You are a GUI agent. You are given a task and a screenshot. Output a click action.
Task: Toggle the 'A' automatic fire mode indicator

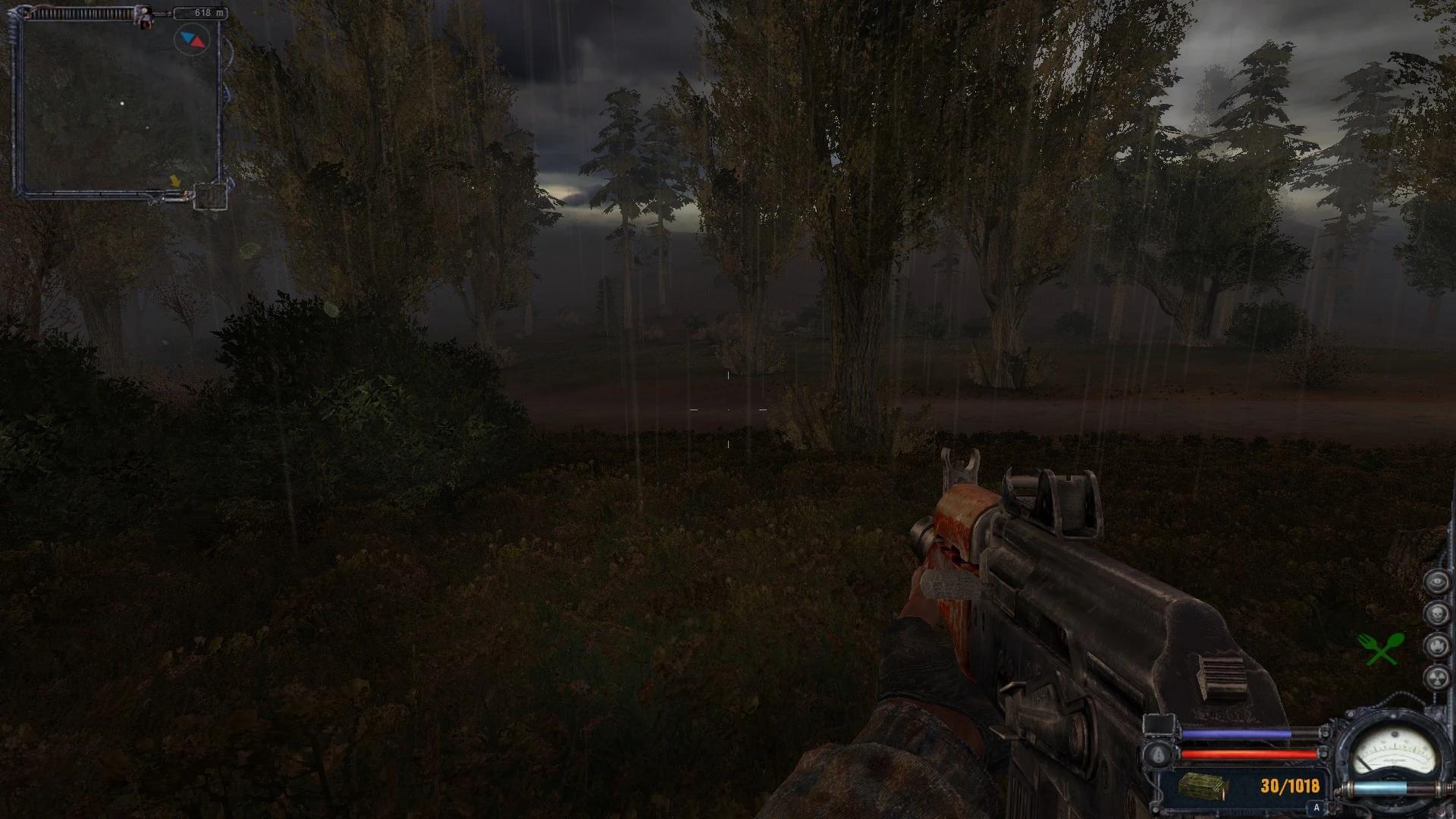pyautogui.click(x=1316, y=808)
